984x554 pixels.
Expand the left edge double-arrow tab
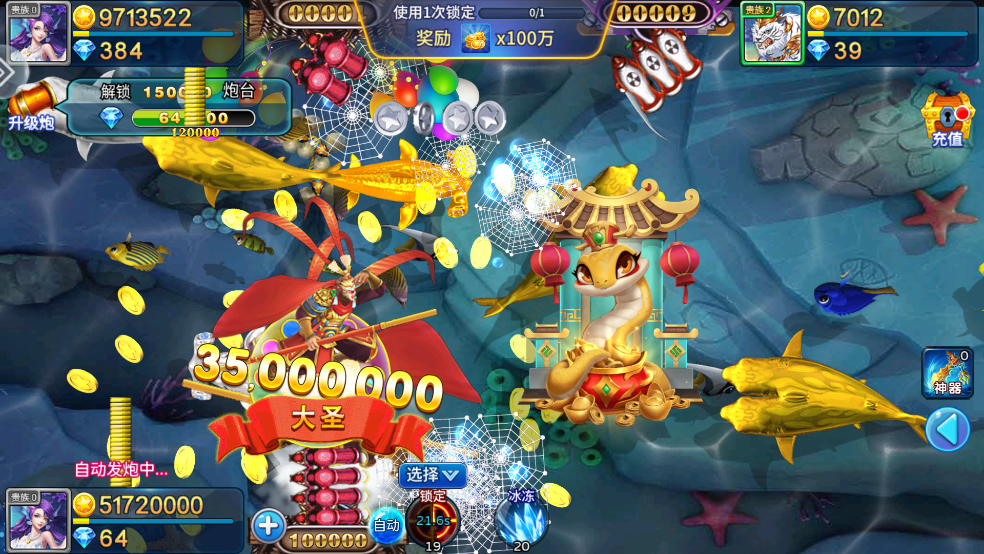[x=6, y=73]
